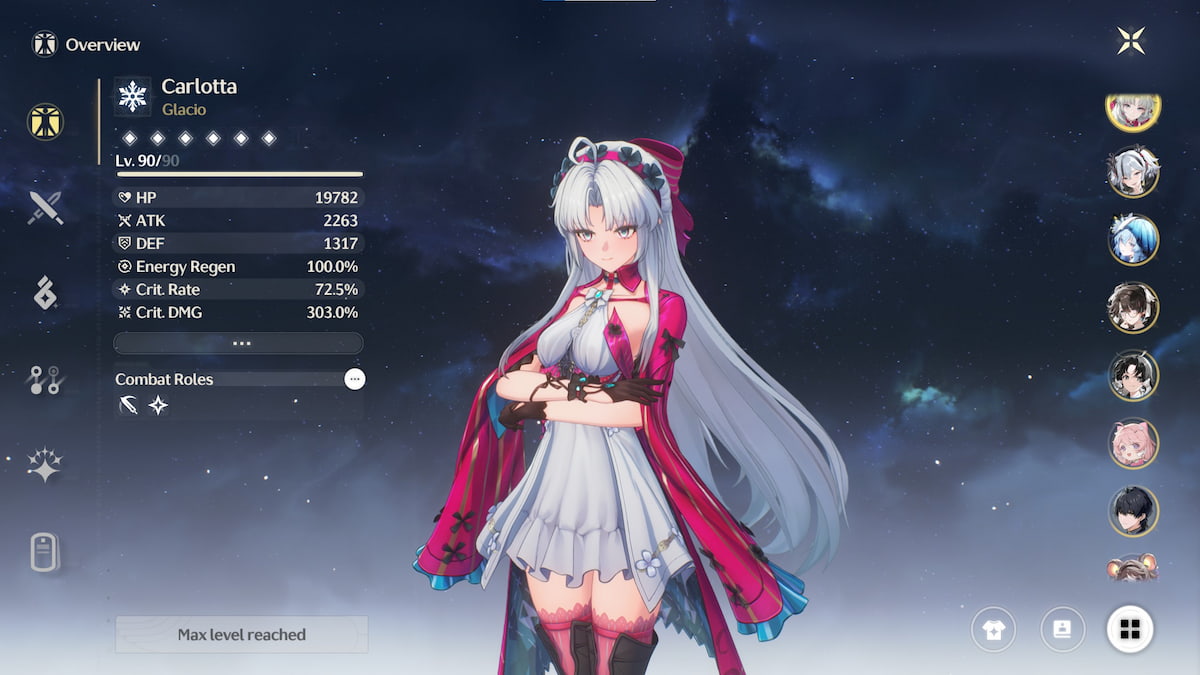
Task: Close the character screen with the X icon
Action: click(1131, 41)
